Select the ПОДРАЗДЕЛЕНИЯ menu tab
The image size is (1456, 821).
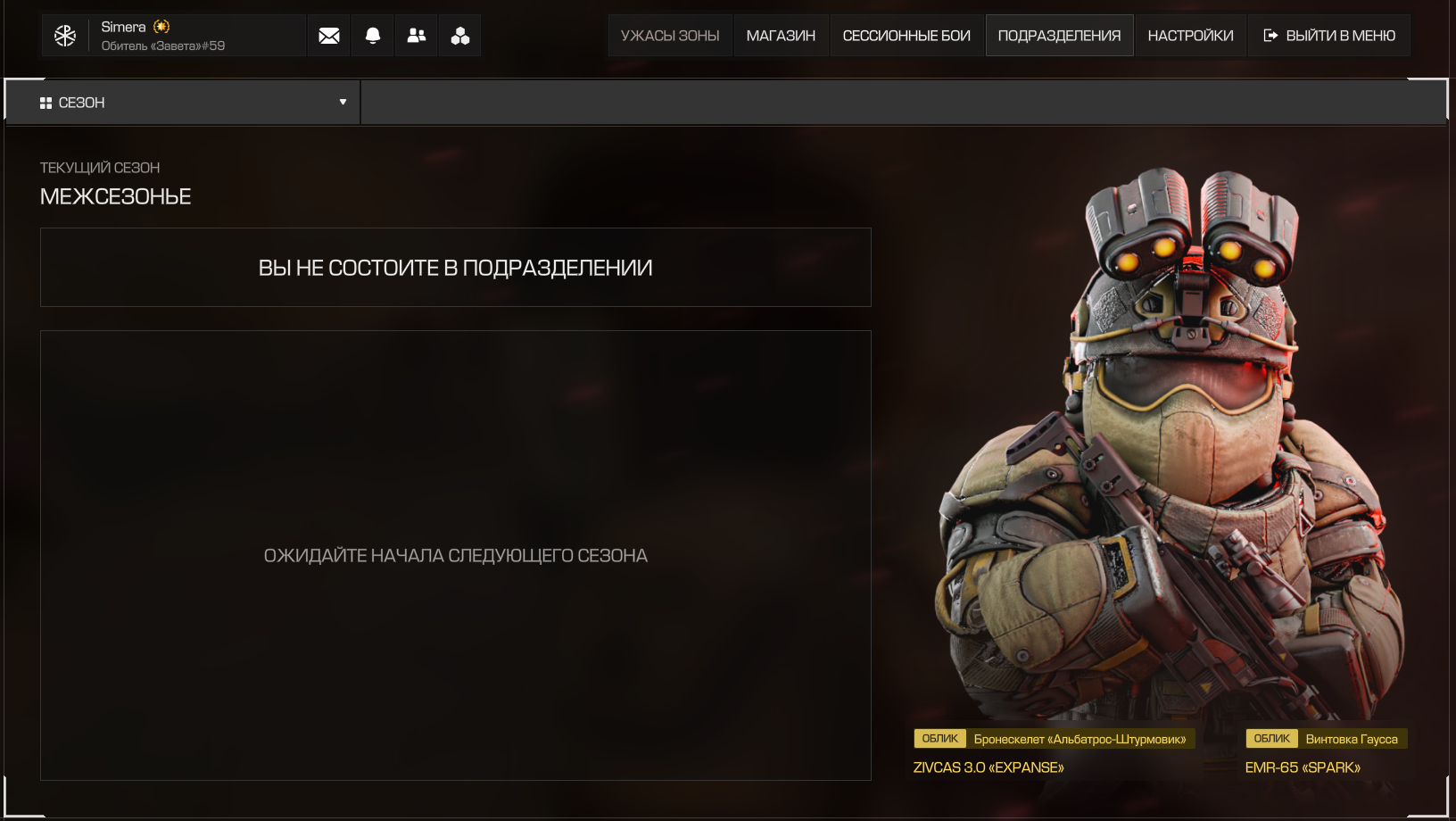1059,36
